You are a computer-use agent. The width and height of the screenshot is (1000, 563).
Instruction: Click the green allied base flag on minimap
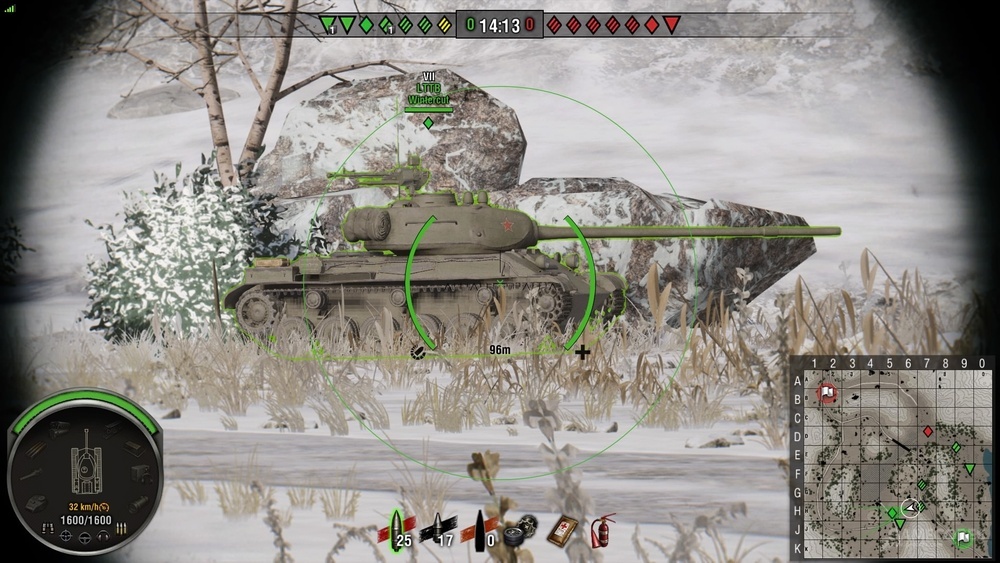(962, 537)
